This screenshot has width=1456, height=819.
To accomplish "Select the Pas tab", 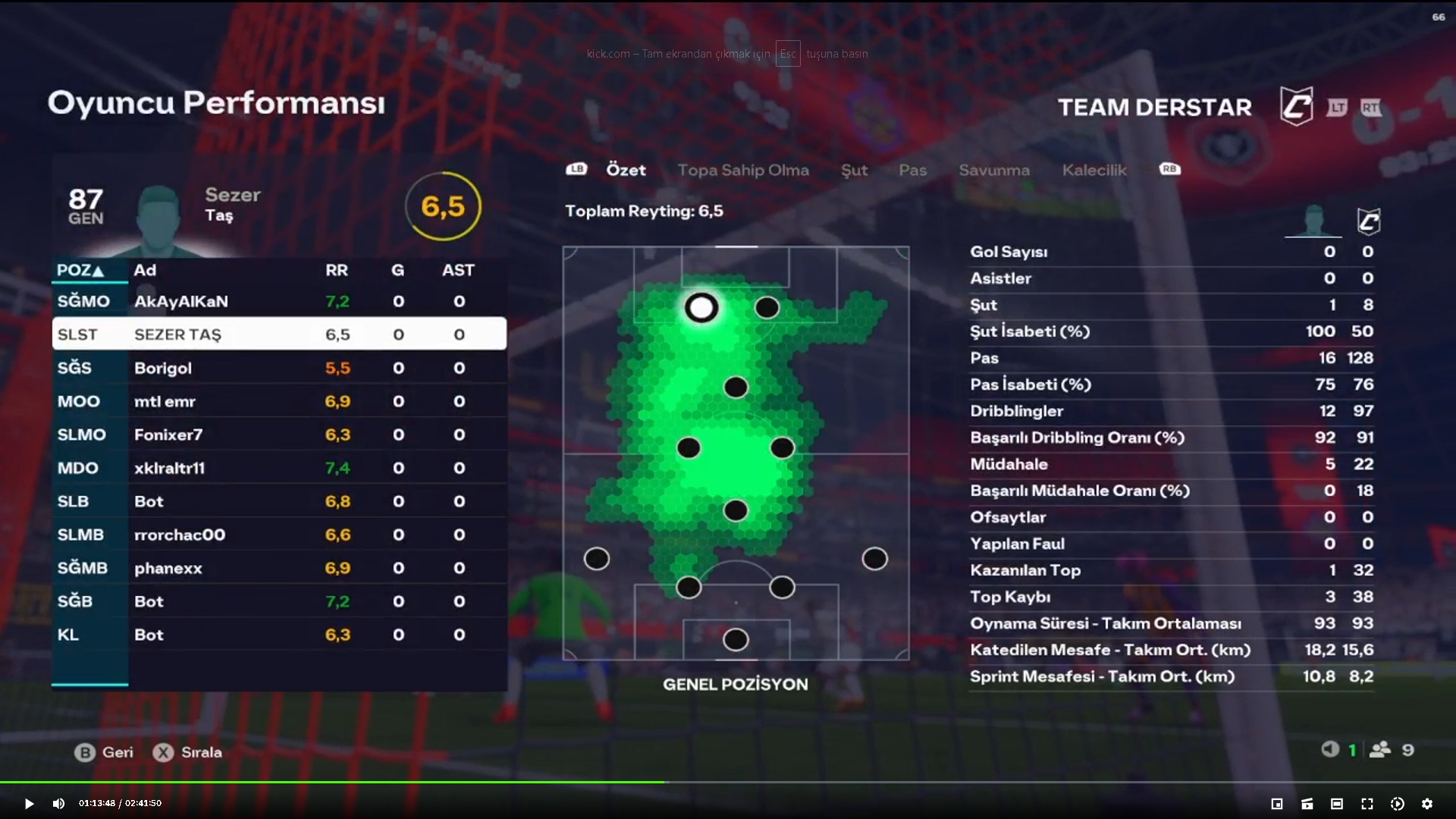I will click(912, 171).
